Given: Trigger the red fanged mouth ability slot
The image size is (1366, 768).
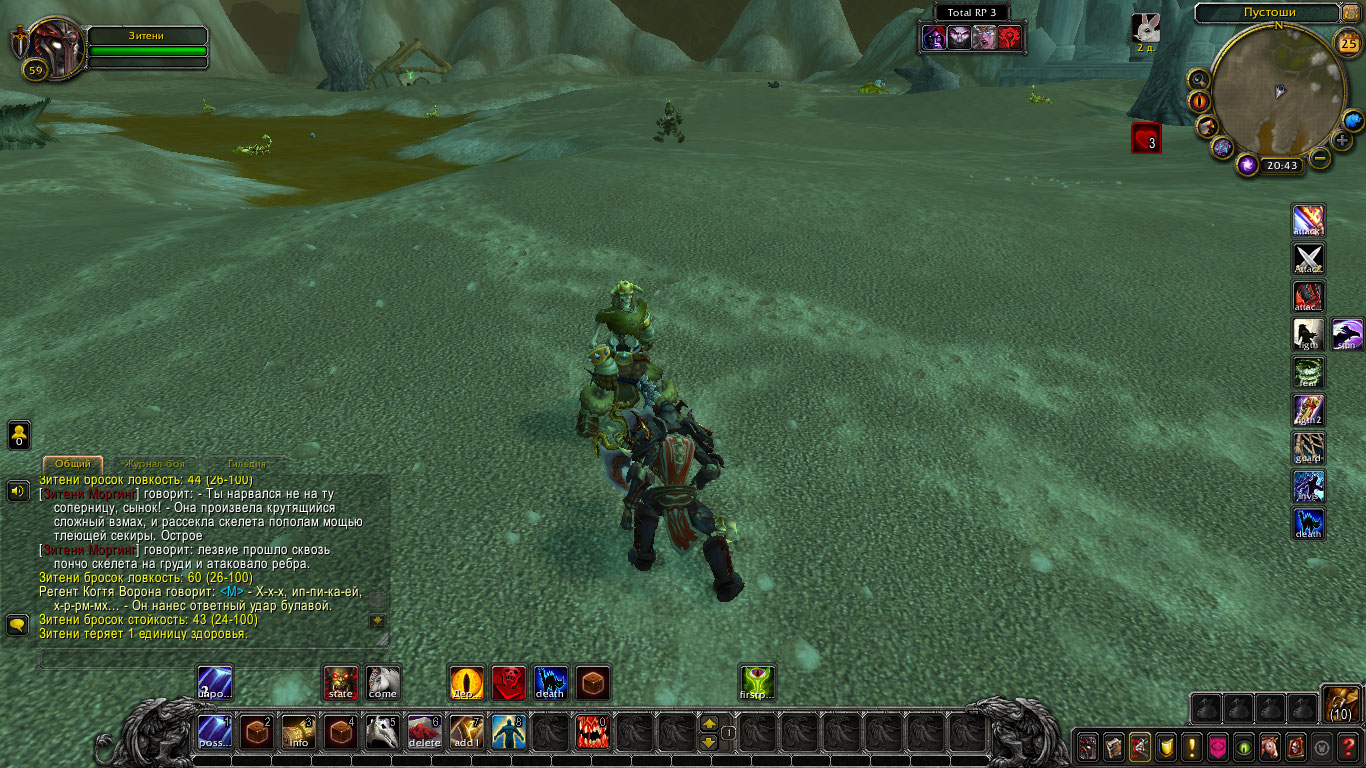Looking at the screenshot, I should 592,732.
